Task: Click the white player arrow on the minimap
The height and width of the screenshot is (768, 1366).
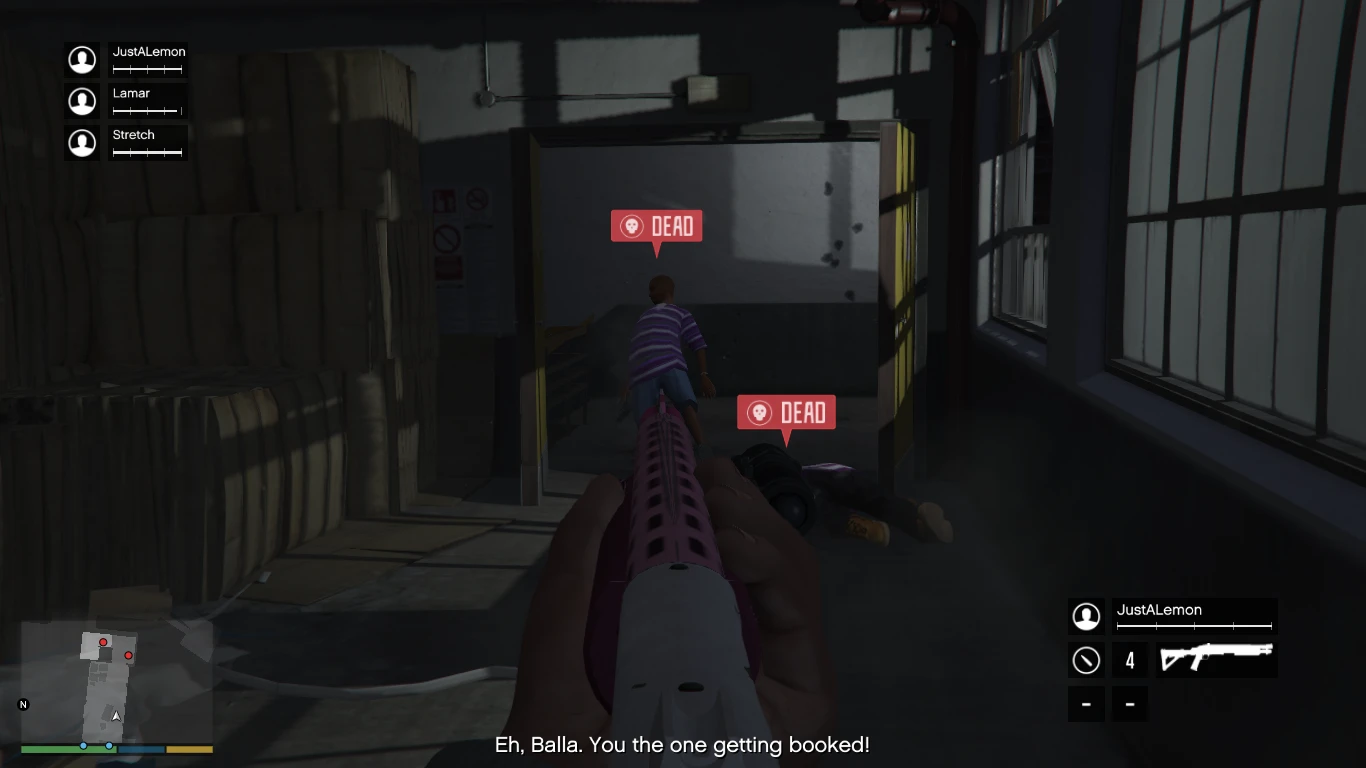Action: click(x=115, y=715)
